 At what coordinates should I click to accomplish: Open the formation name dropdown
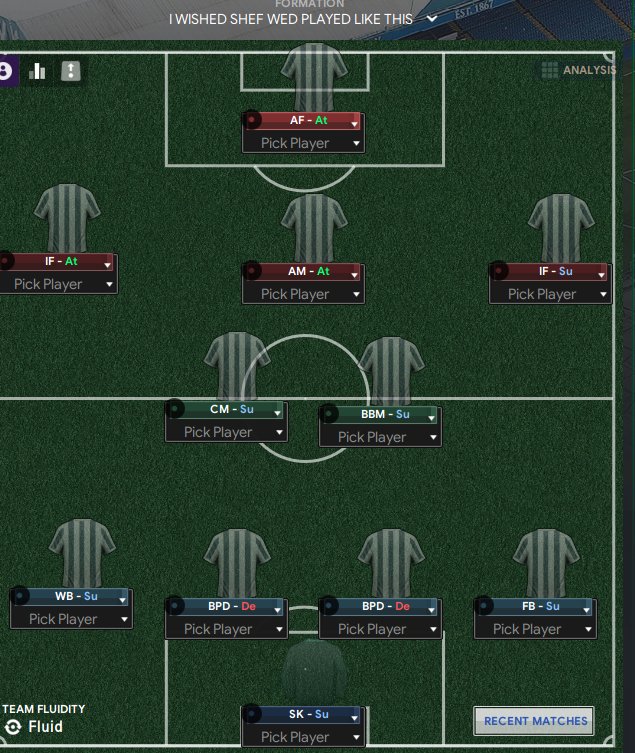(432, 19)
